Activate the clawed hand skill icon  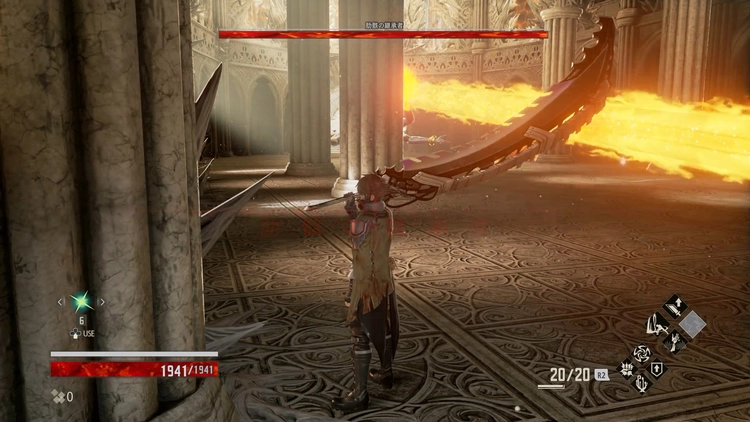[675, 342]
